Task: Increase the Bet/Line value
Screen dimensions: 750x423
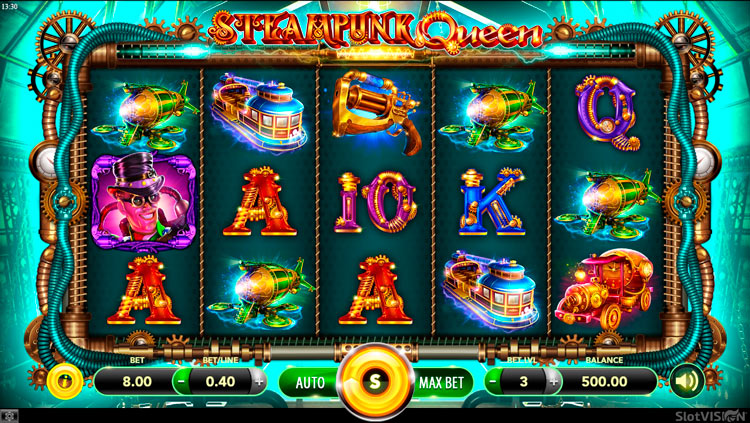Action: click(259, 381)
